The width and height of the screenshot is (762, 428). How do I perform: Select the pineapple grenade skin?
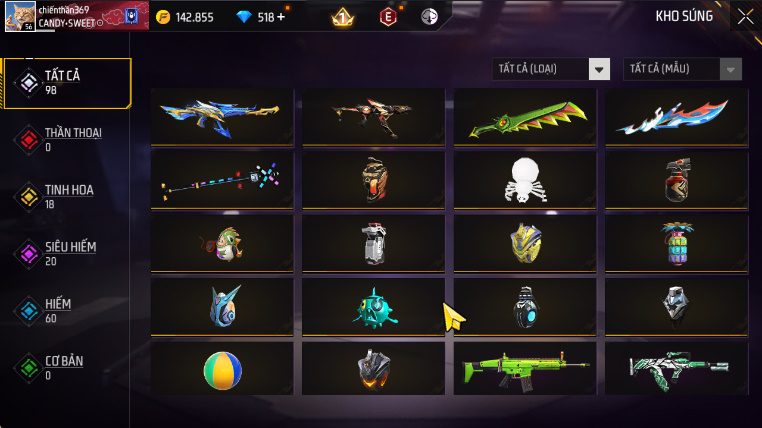coord(676,243)
